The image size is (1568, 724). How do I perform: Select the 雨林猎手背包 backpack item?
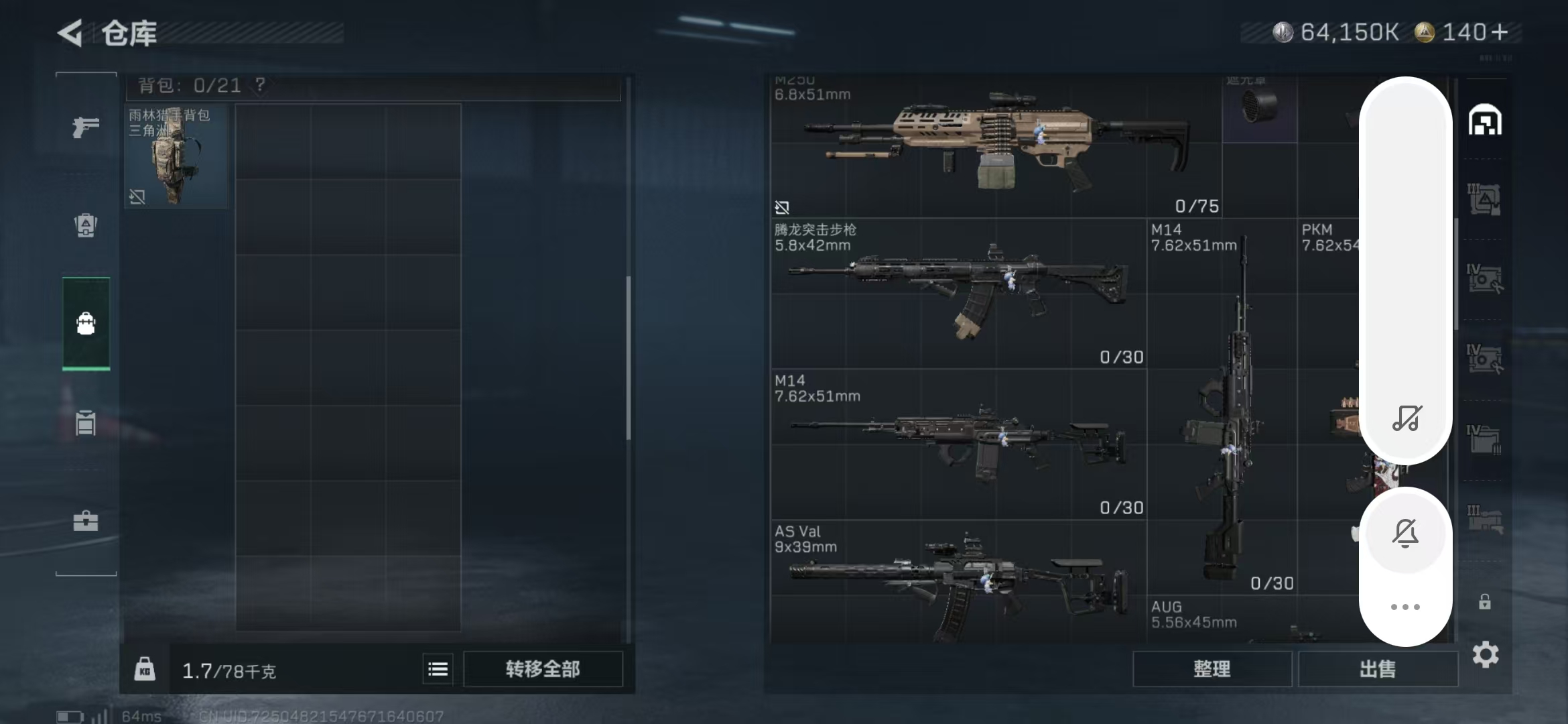(x=176, y=156)
